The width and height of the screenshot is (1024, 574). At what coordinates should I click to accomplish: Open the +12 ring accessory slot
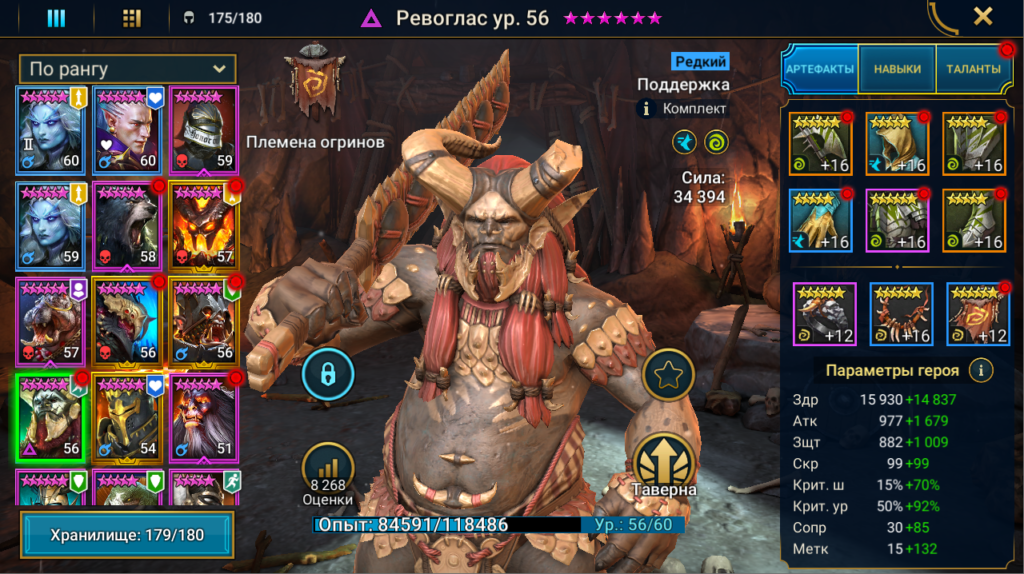(x=825, y=314)
